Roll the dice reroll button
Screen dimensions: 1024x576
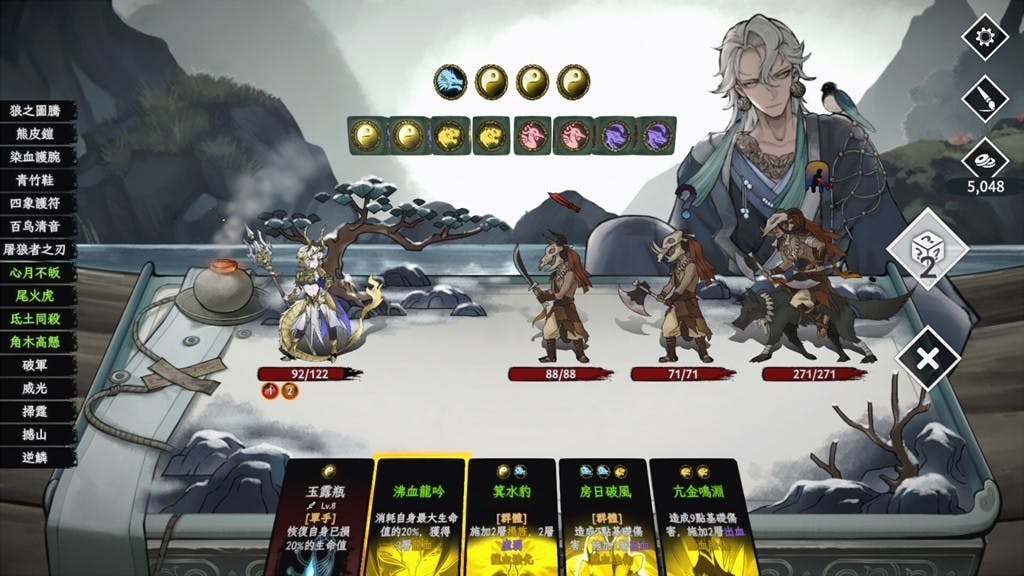[927, 250]
